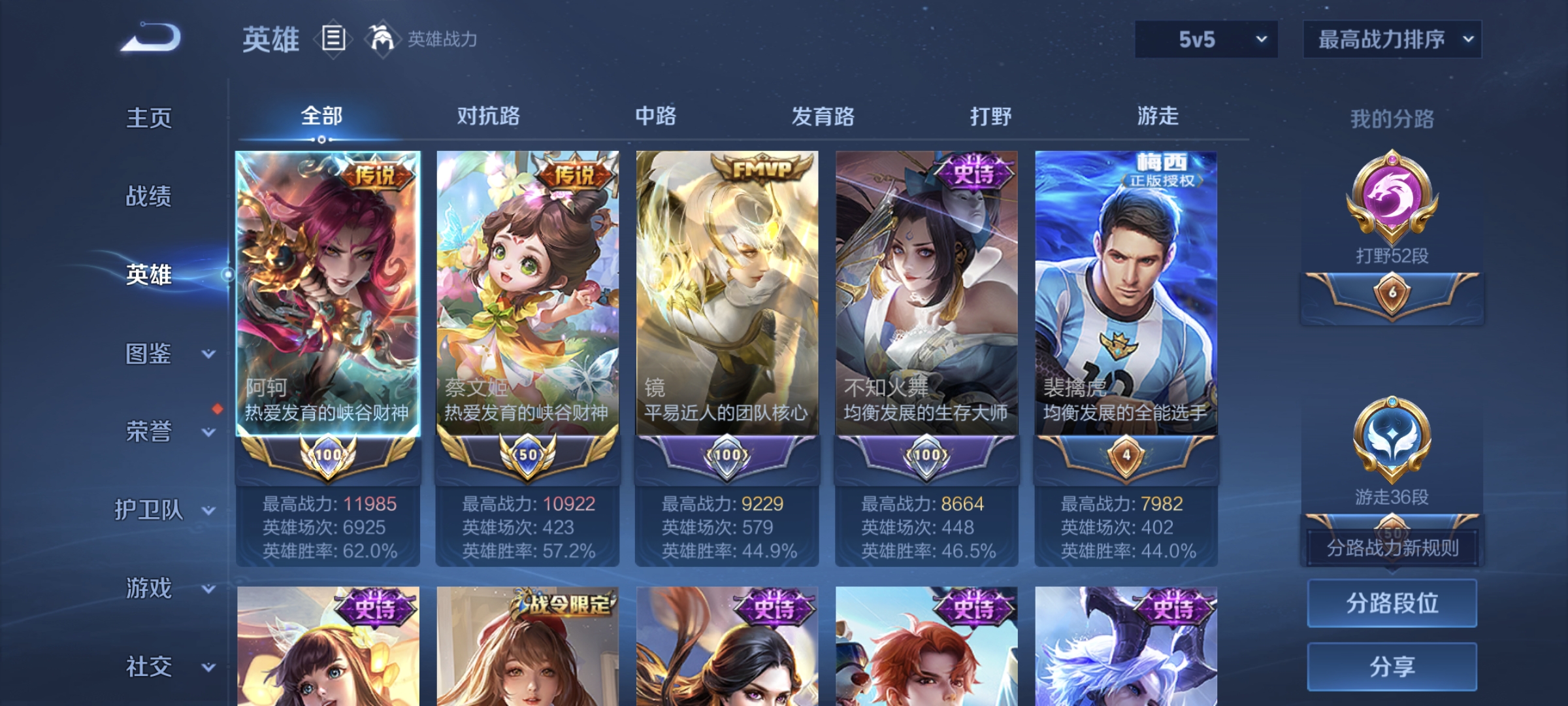Screen dimensions: 1568x706
Task: Click the 分享 share button
Action: click(1392, 665)
